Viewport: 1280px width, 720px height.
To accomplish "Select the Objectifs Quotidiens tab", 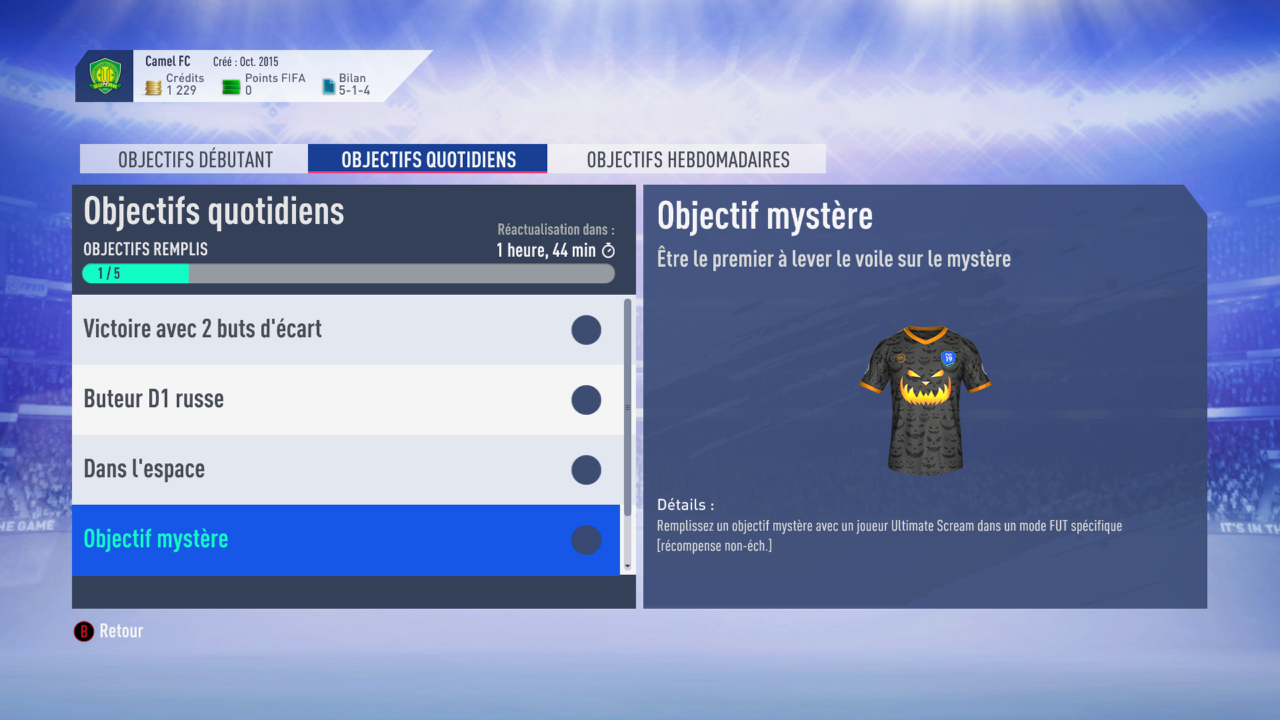I will (x=427, y=158).
